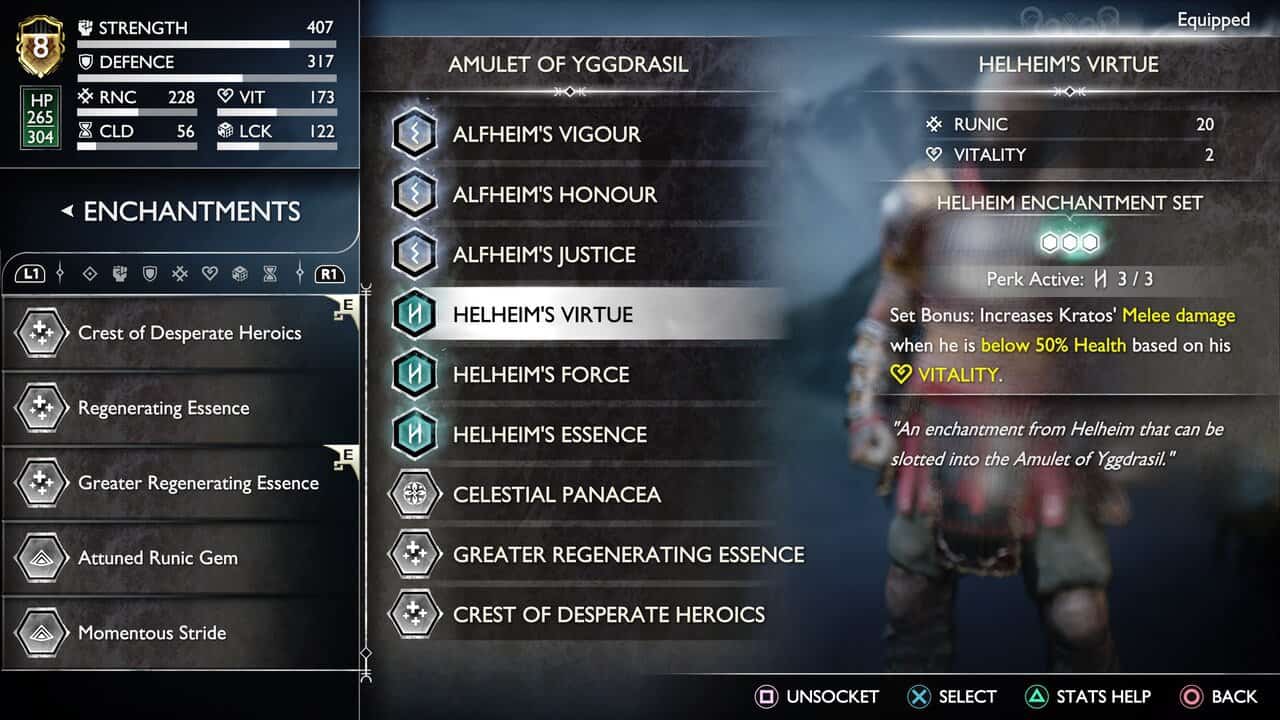This screenshot has width=1280, height=720.
Task: Select the Celestial Panacea slot
Action: click(x=556, y=494)
